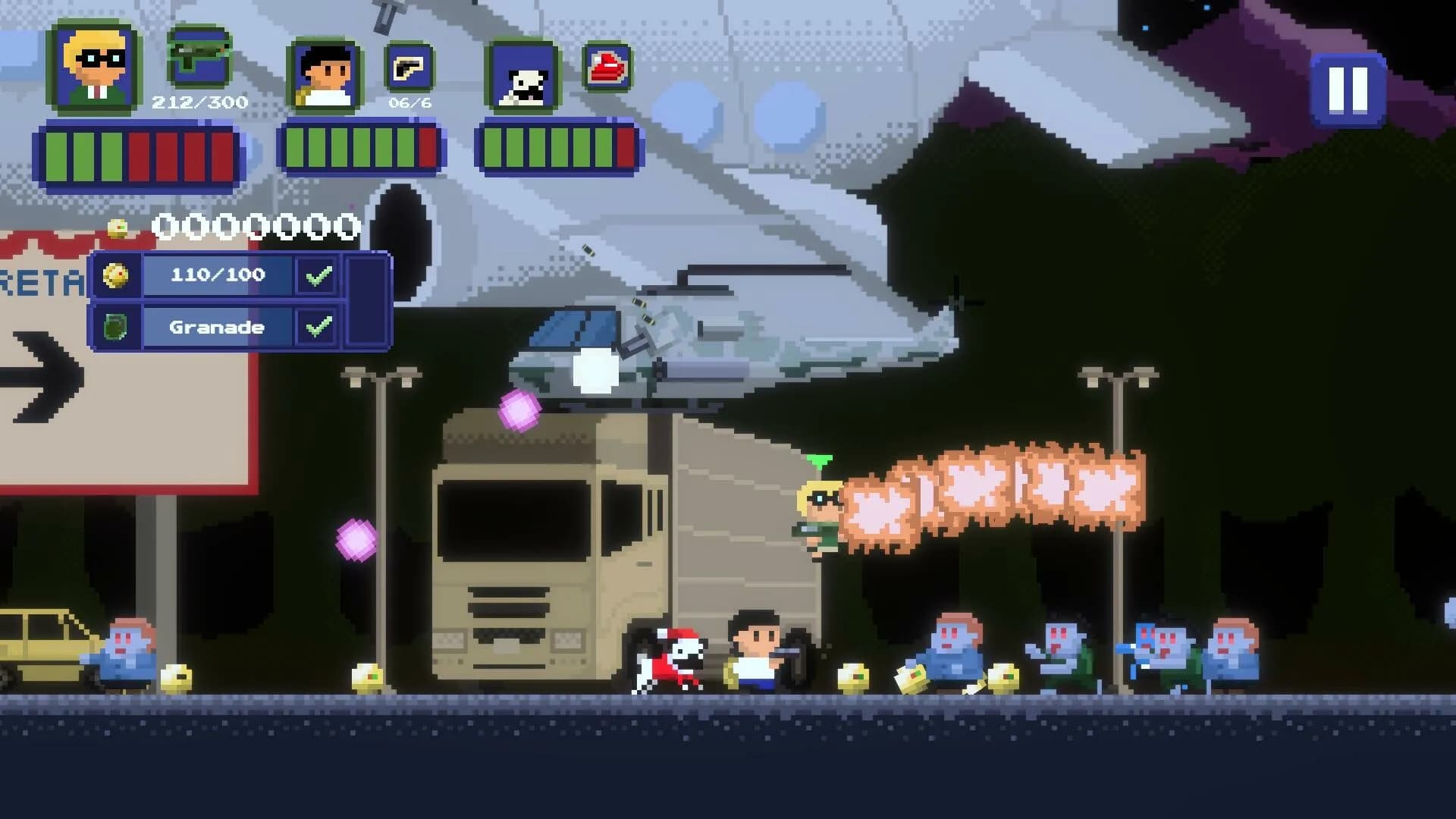Select the dog companion portrait icon
Image resolution: width=1456 pixels, height=819 pixels.
(x=520, y=76)
